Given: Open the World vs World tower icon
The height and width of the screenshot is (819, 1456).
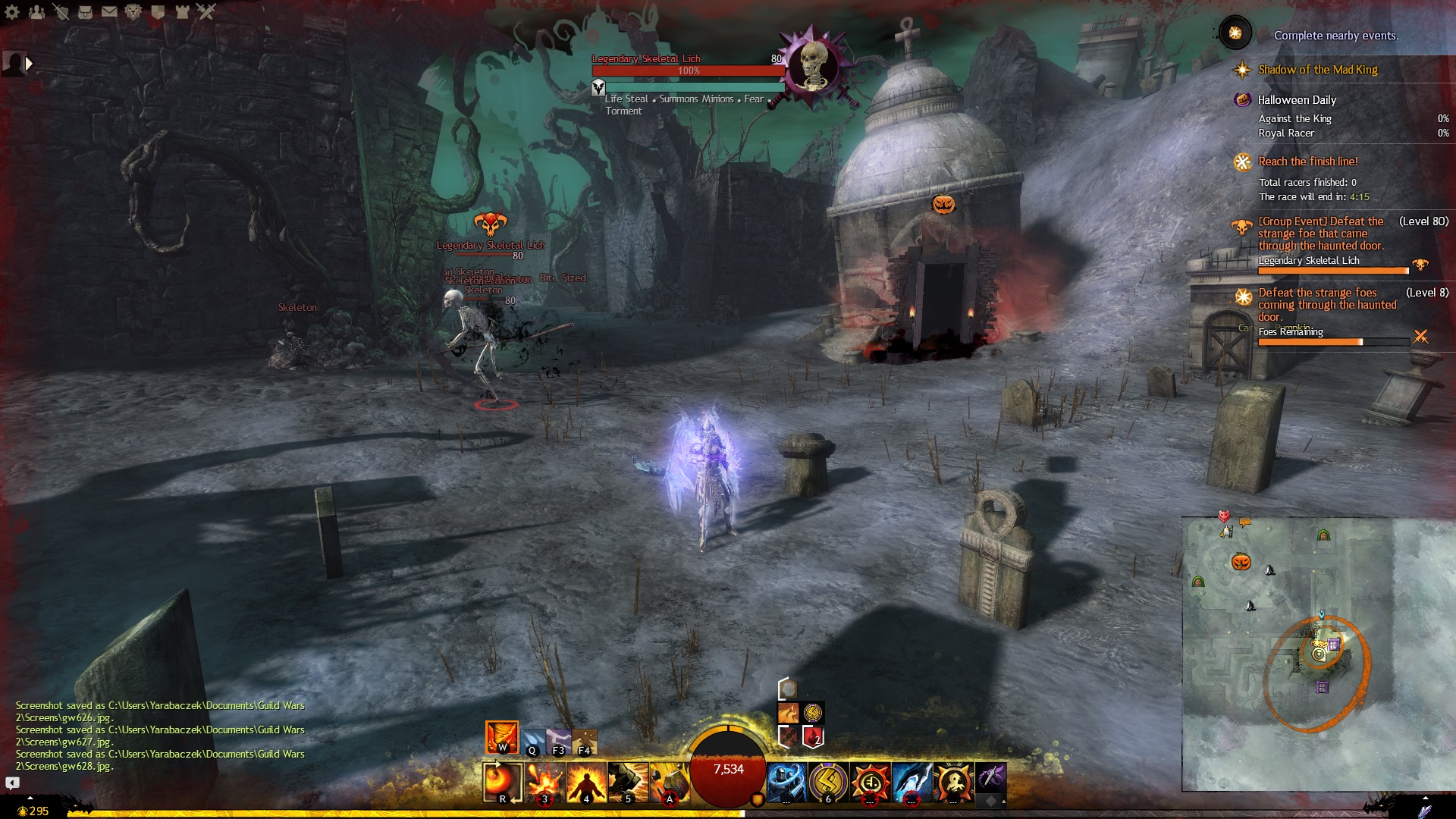Looking at the screenshot, I should (182, 11).
